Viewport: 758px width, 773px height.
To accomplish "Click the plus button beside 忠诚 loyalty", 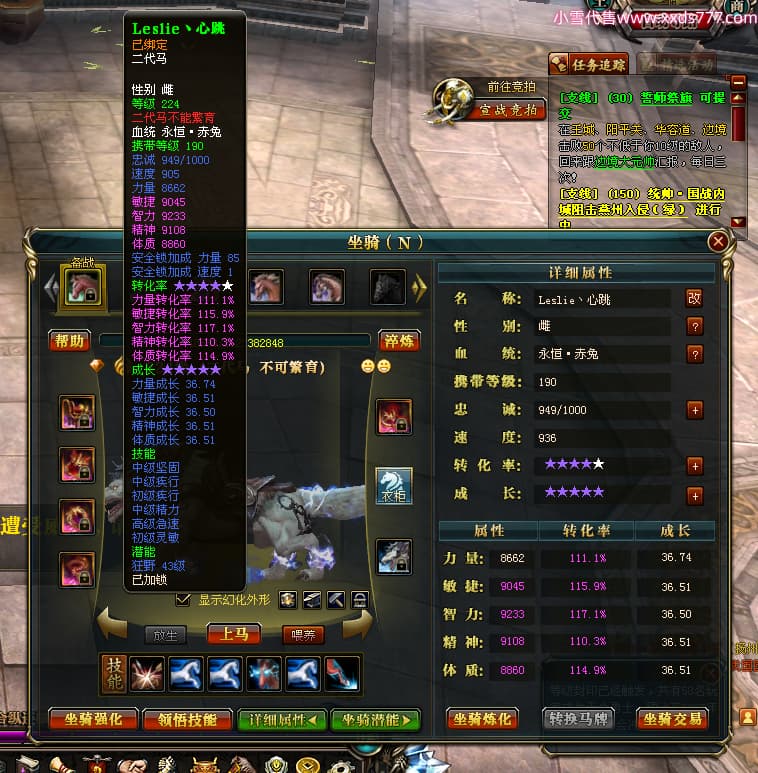I will pos(695,410).
